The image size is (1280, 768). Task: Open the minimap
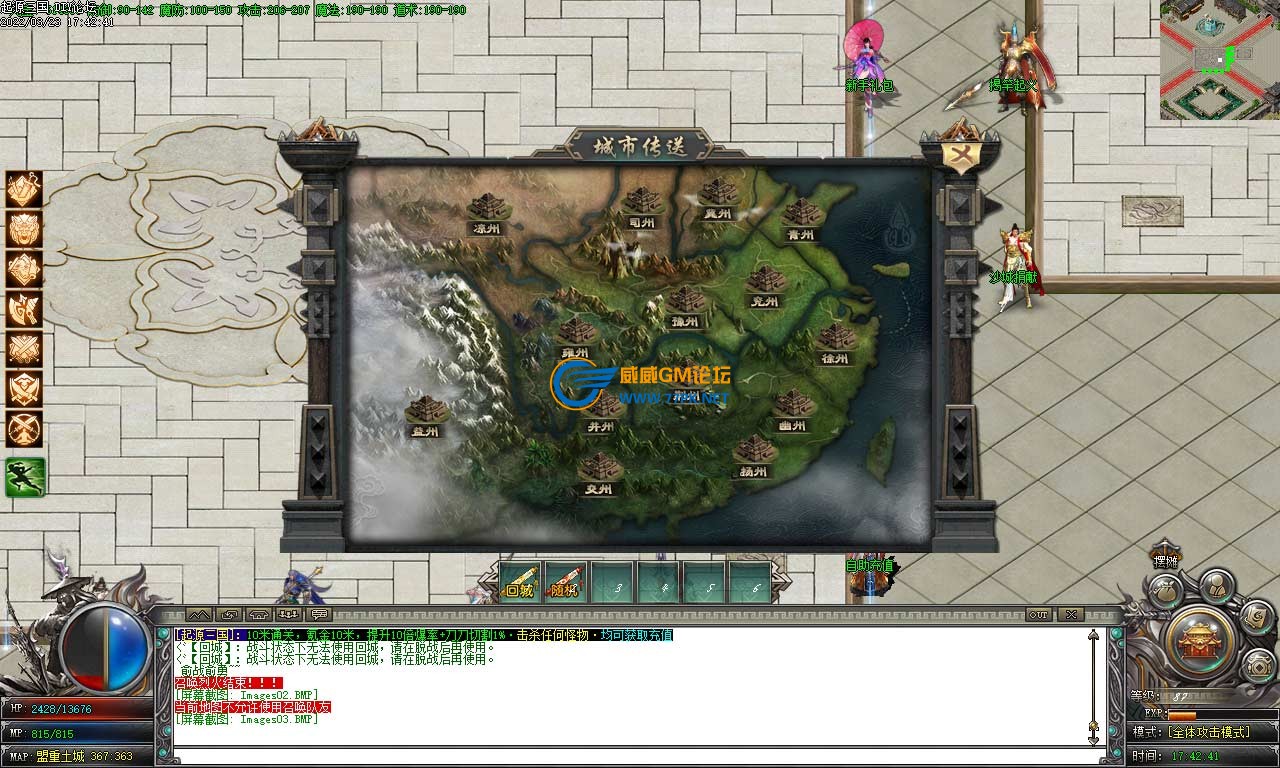pyautogui.click(x=1219, y=60)
